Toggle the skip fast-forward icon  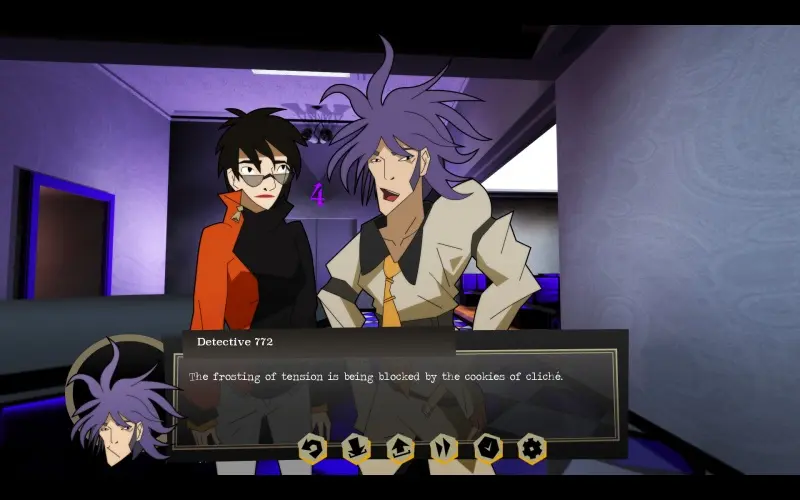click(x=444, y=448)
